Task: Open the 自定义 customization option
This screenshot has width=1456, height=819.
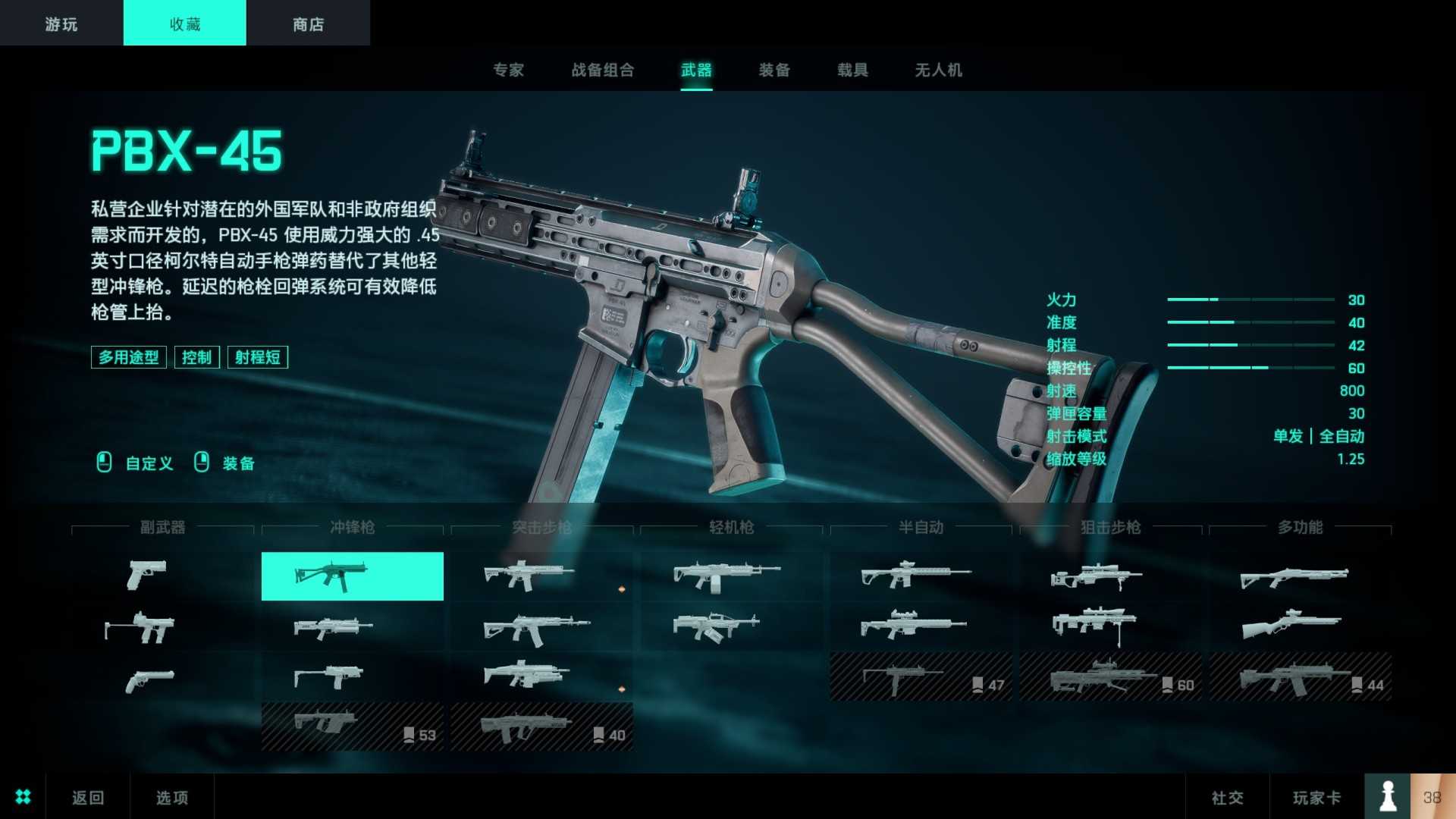Action: click(149, 463)
